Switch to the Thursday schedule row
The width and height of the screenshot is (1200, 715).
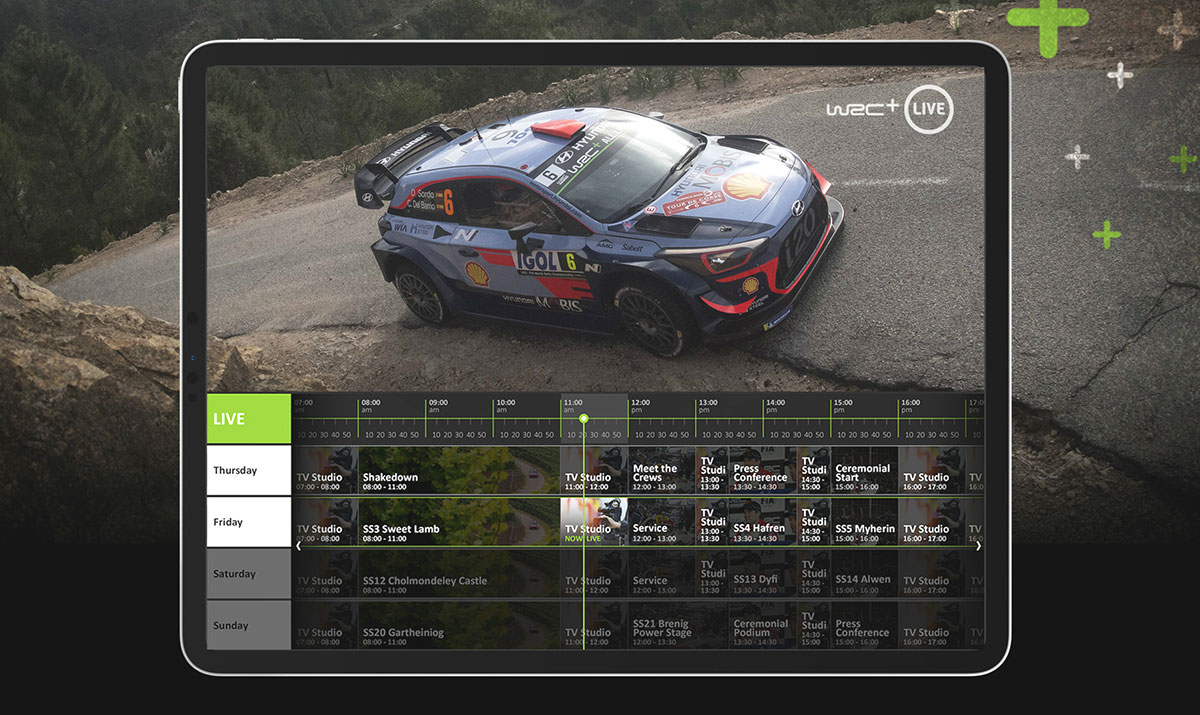pos(248,470)
